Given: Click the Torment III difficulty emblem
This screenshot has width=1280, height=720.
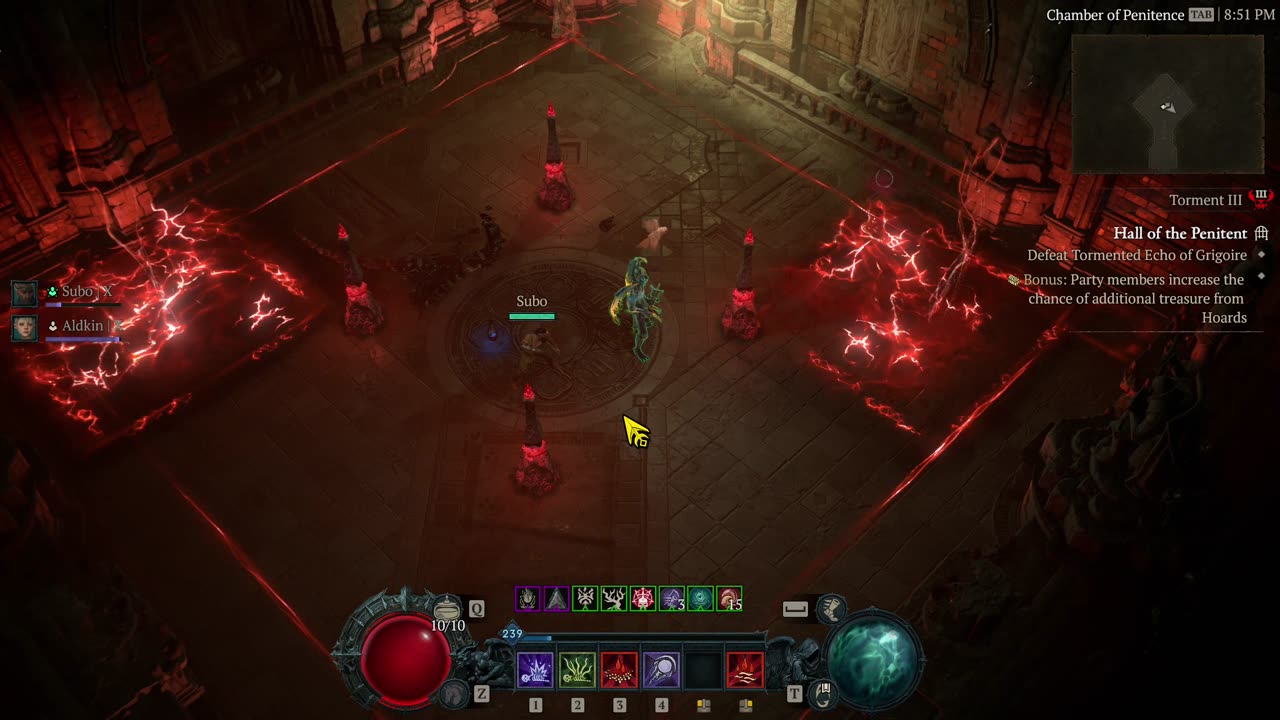Looking at the screenshot, I should (1261, 199).
